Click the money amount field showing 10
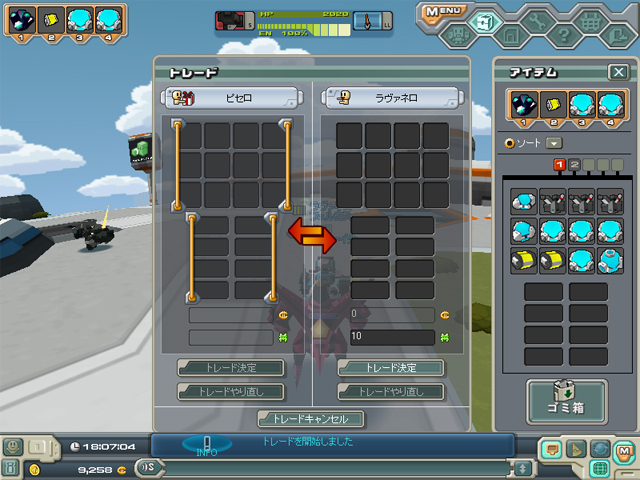 [391, 338]
